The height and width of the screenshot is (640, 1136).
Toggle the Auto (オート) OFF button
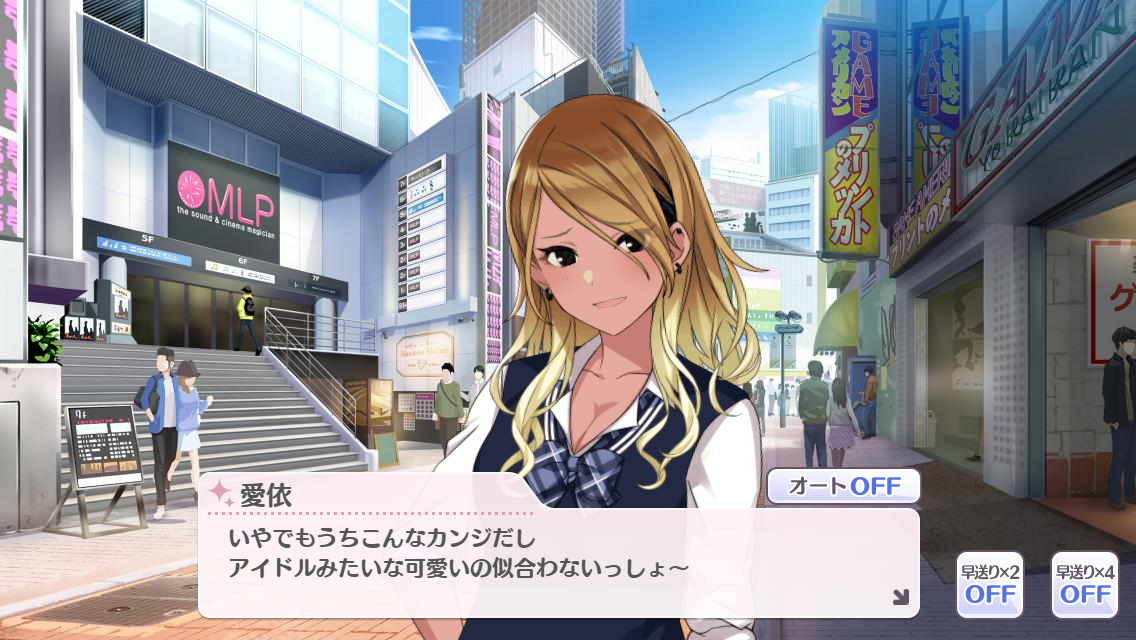(842, 487)
